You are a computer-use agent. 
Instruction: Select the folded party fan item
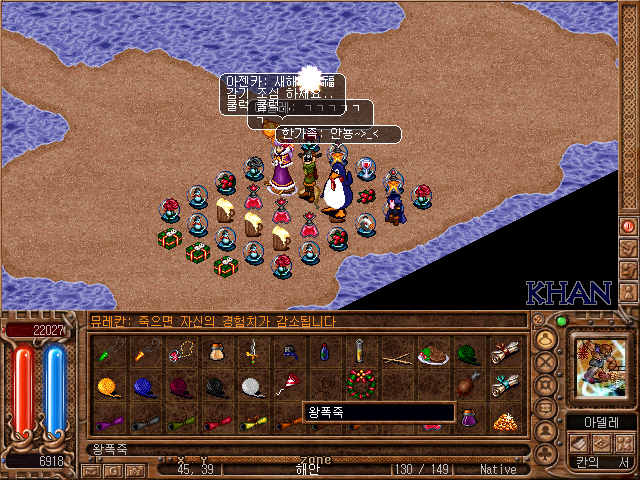pos(288,385)
